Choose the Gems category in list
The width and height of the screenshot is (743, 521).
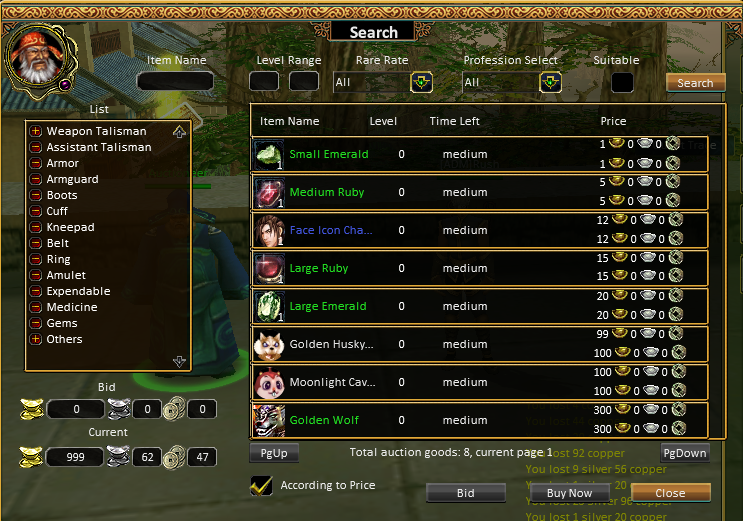tap(61, 323)
